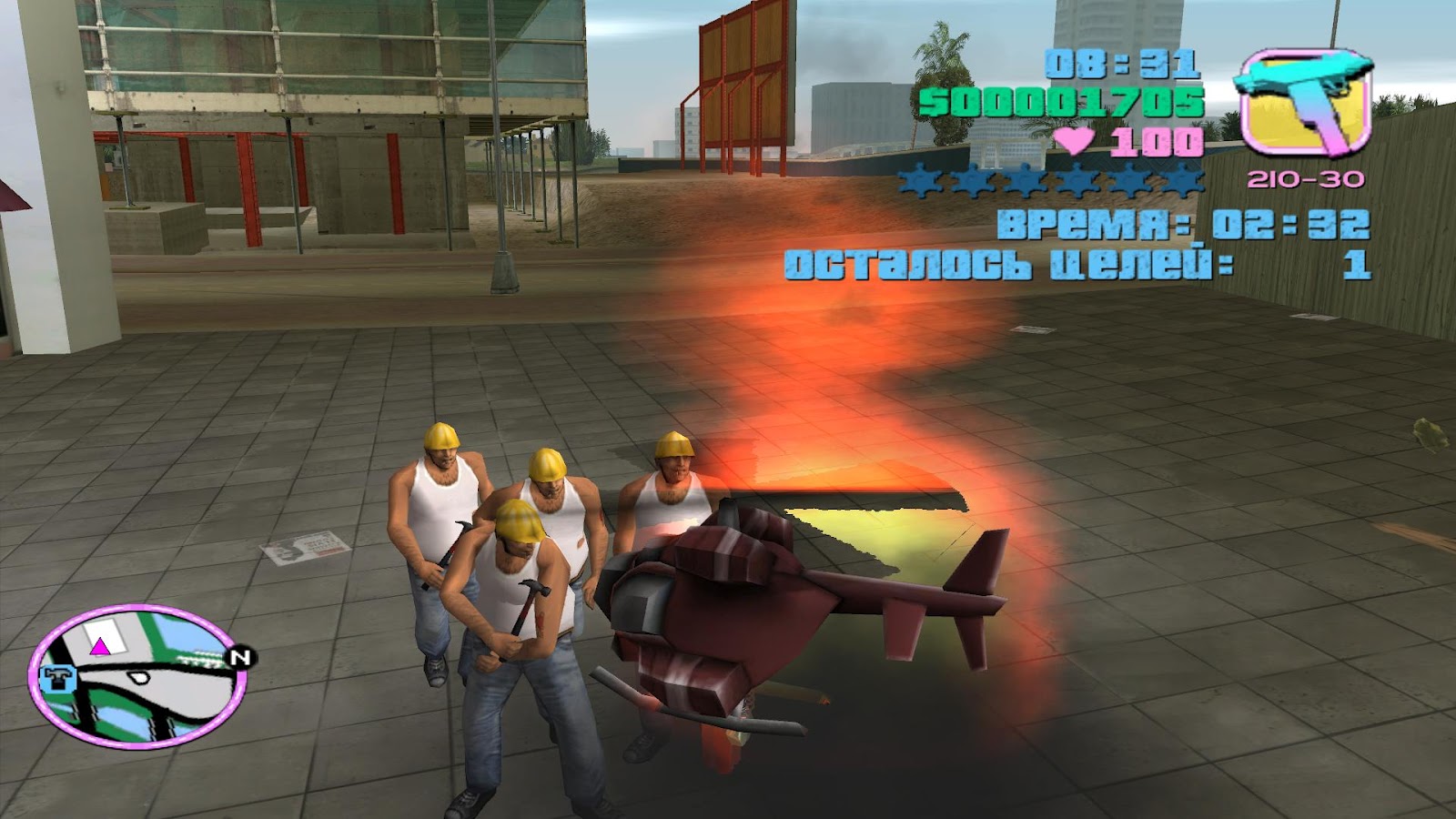This screenshot has width=1456, height=819.
Task: Select the pink player triangle on the minimap
Action: point(99,647)
